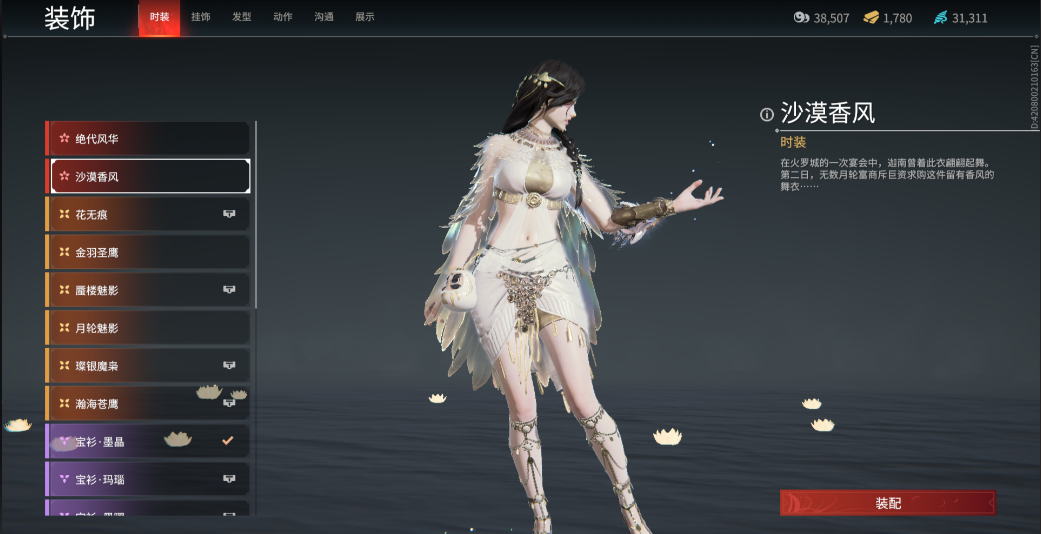Viewport: 1041px width, 534px height.
Task: Select the 花无痕 outfit
Action: click(x=148, y=214)
